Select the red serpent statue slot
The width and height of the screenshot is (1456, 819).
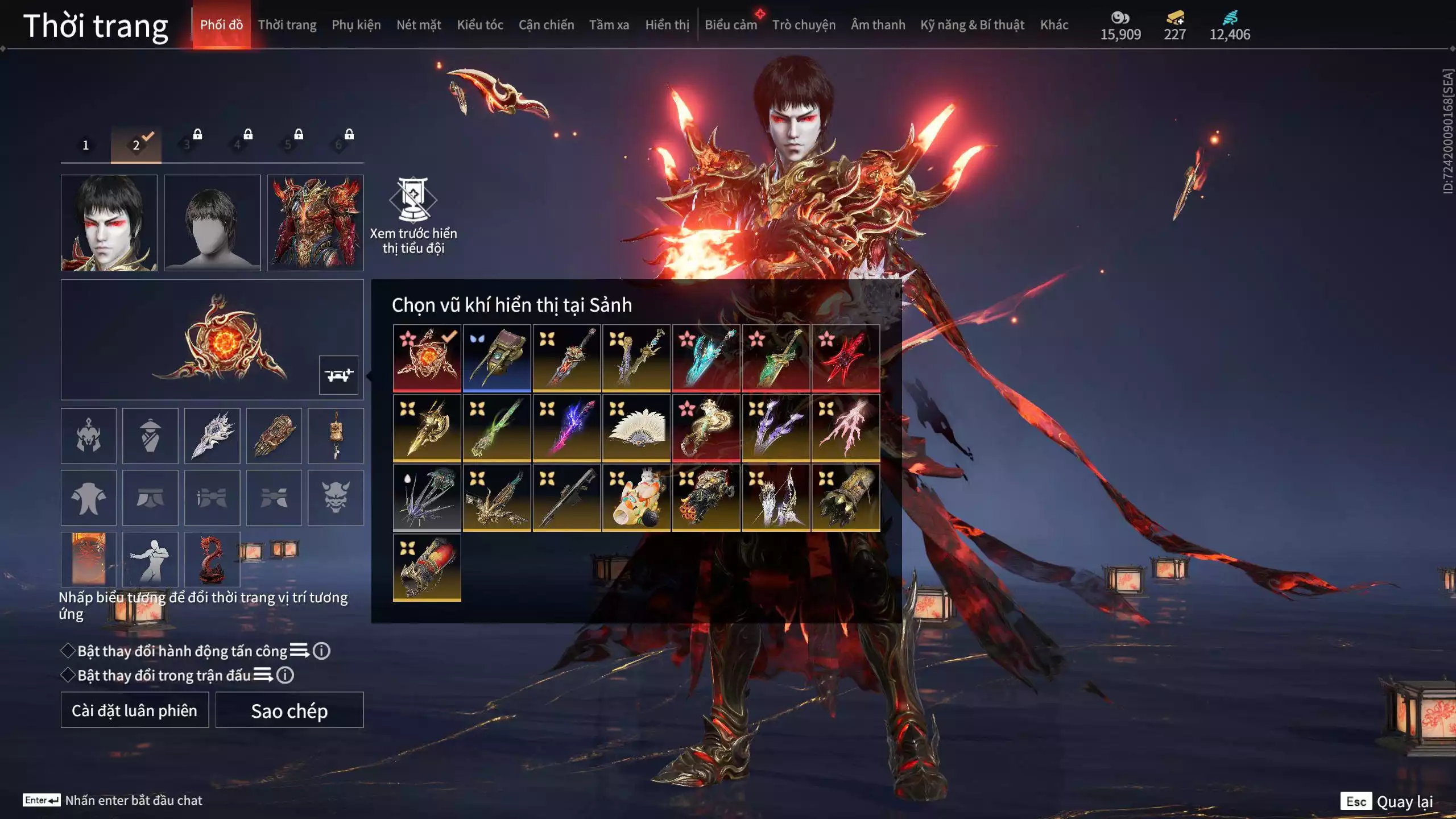(212, 560)
